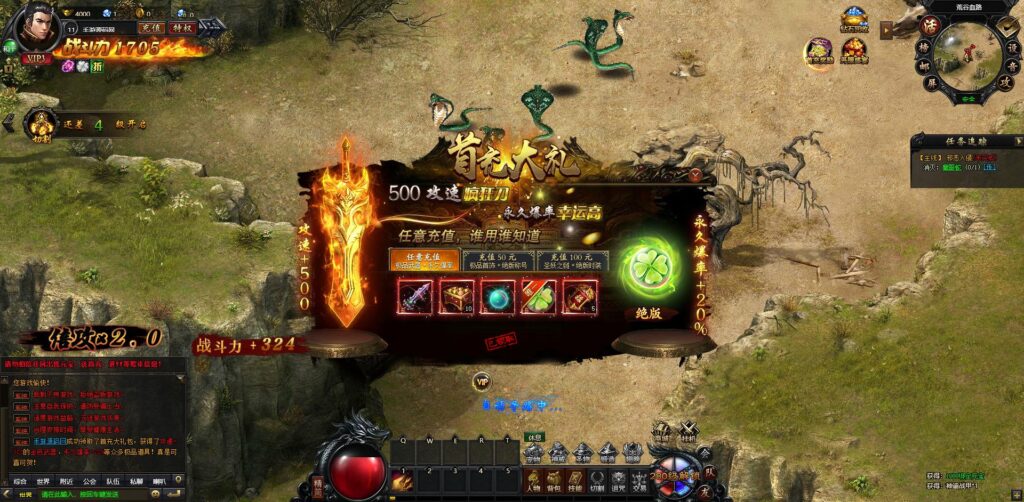The height and width of the screenshot is (502, 1024).
Task: Collapse the top-right icon row arrow
Action: [x=886, y=29]
